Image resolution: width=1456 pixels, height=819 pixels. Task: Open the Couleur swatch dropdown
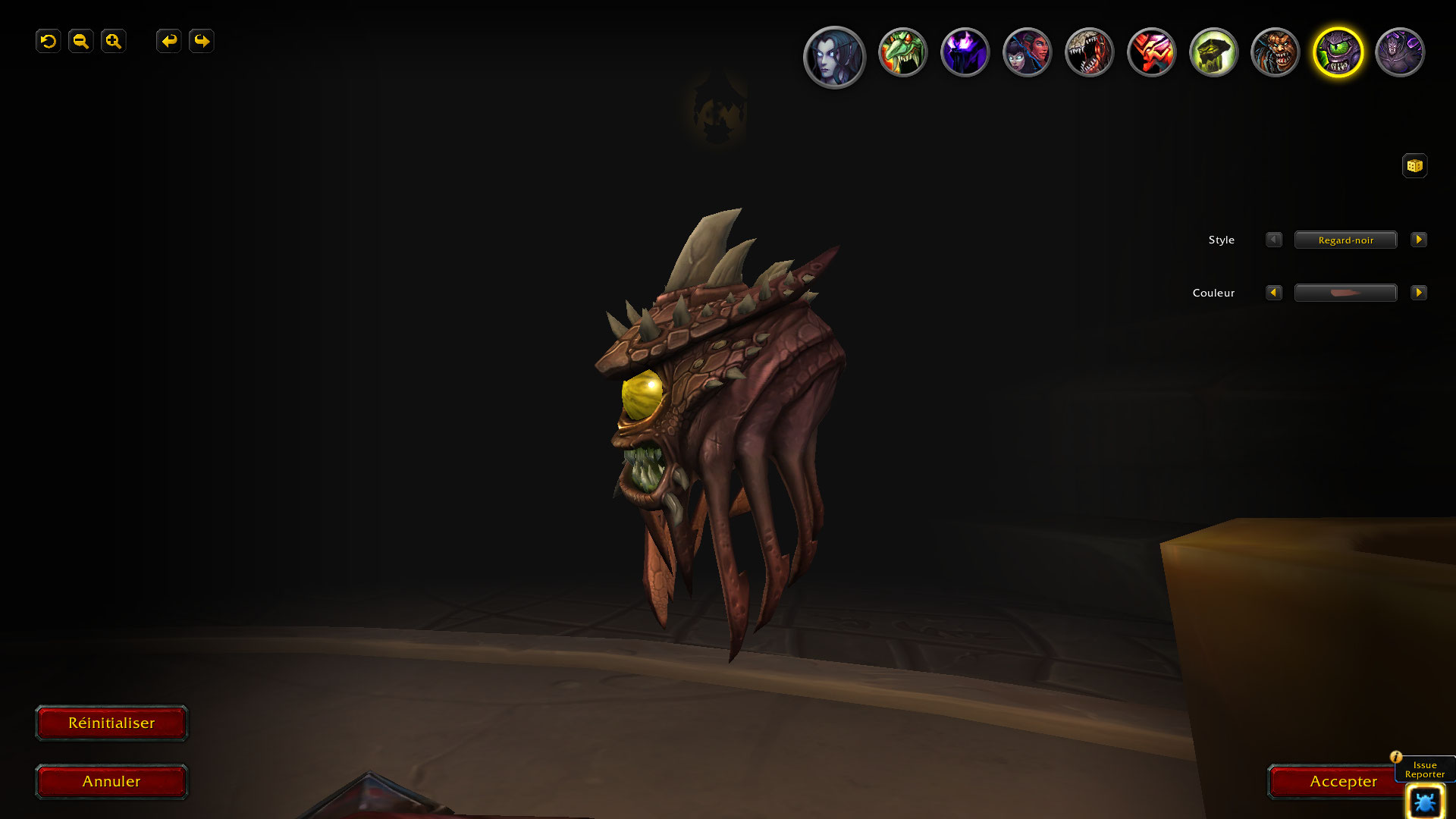point(1345,293)
